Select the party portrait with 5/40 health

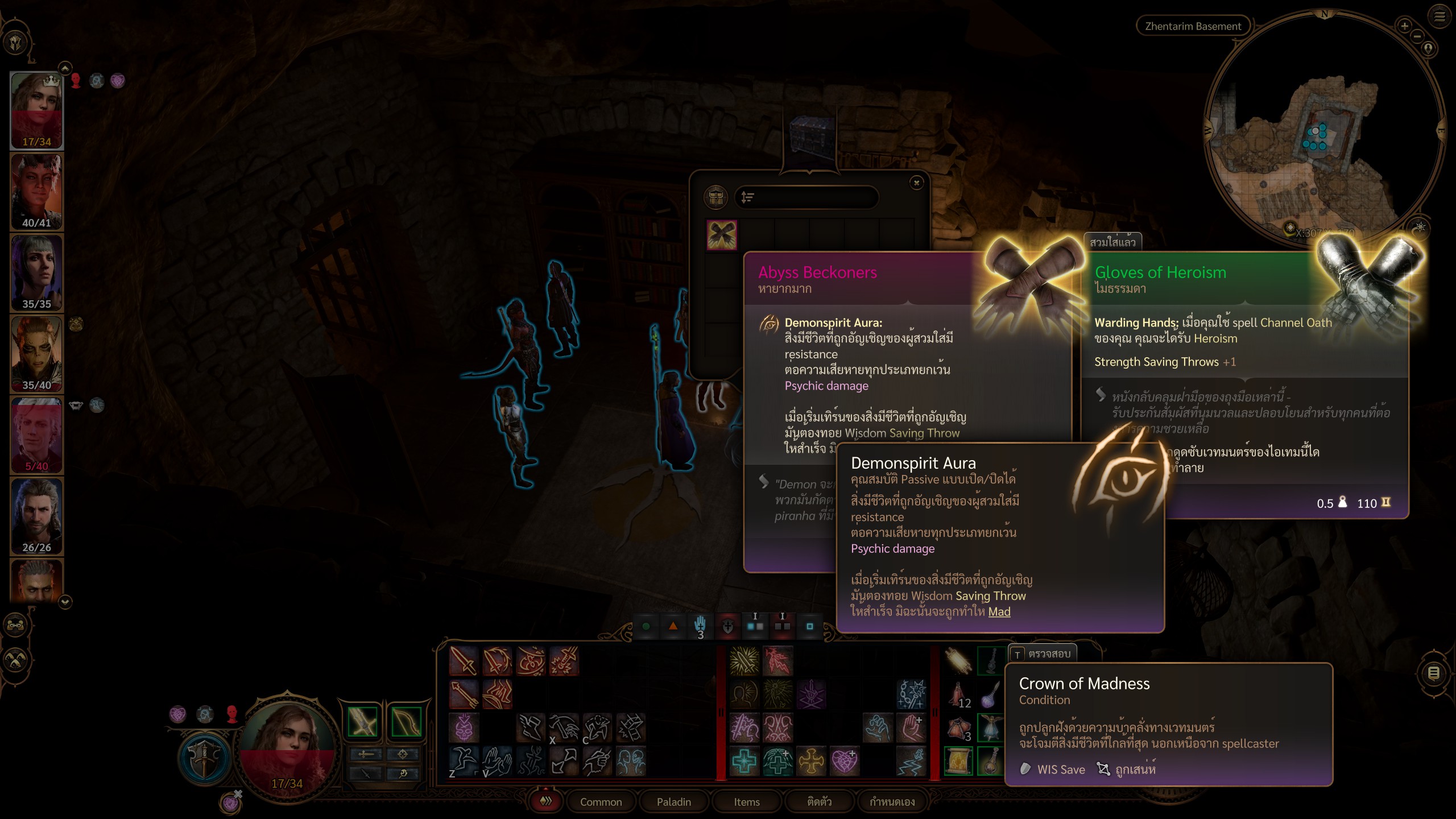coord(37,435)
